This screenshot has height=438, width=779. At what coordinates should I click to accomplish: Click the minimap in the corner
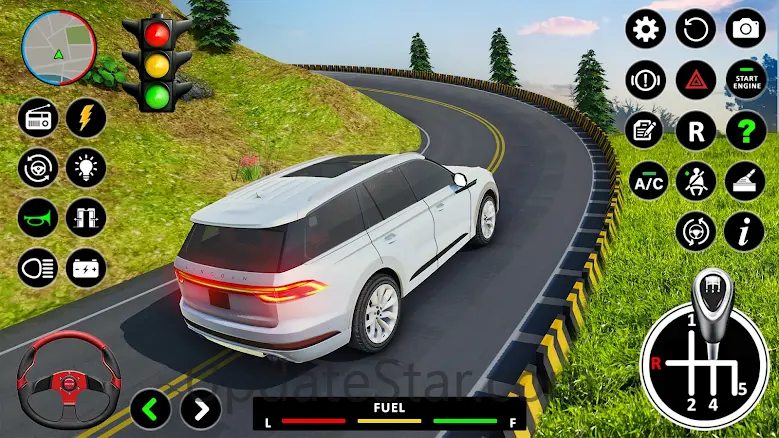coord(59,46)
